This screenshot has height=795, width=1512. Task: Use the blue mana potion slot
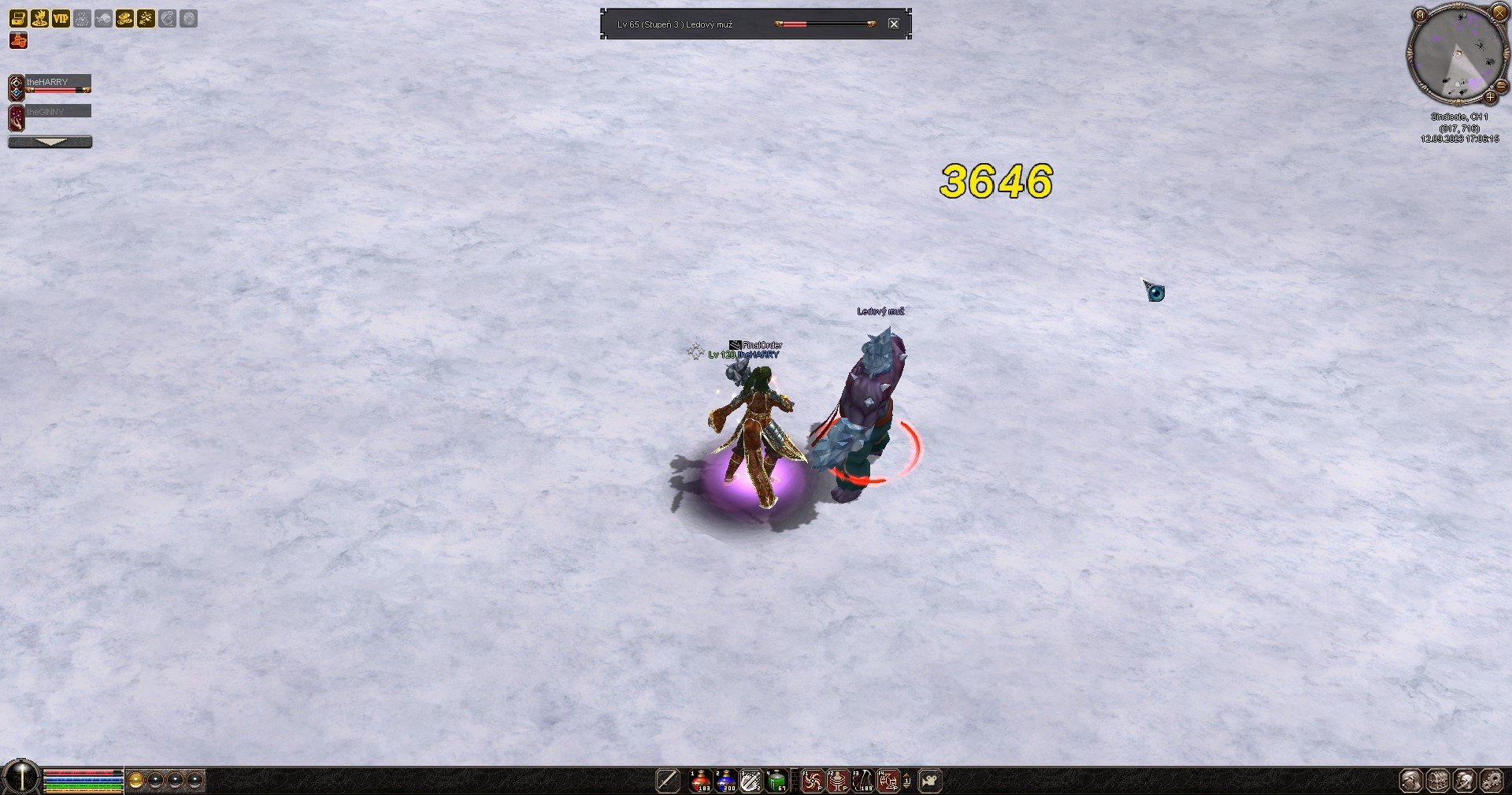[x=726, y=781]
